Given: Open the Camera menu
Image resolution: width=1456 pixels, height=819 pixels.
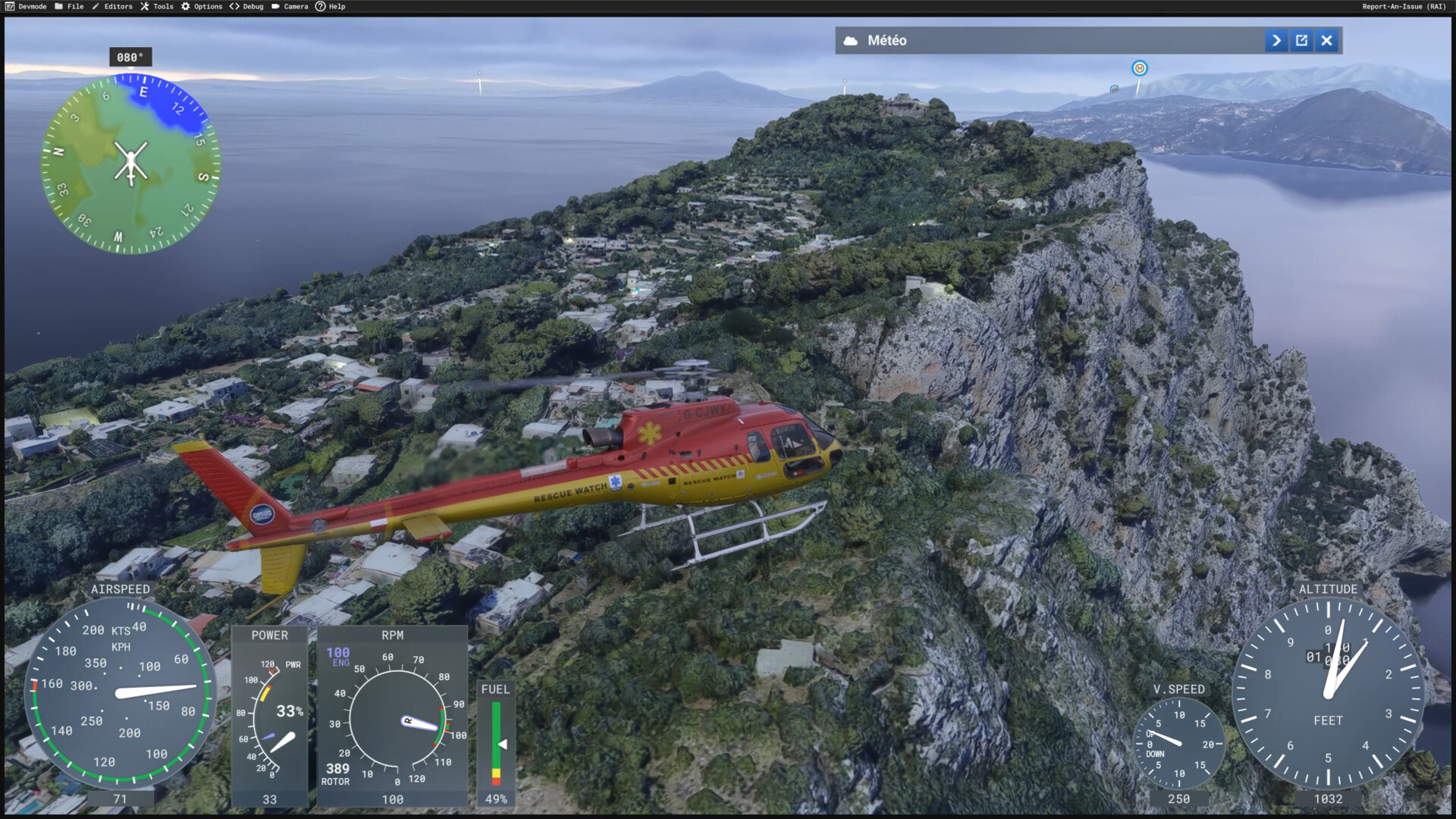Looking at the screenshot, I should point(290,6).
